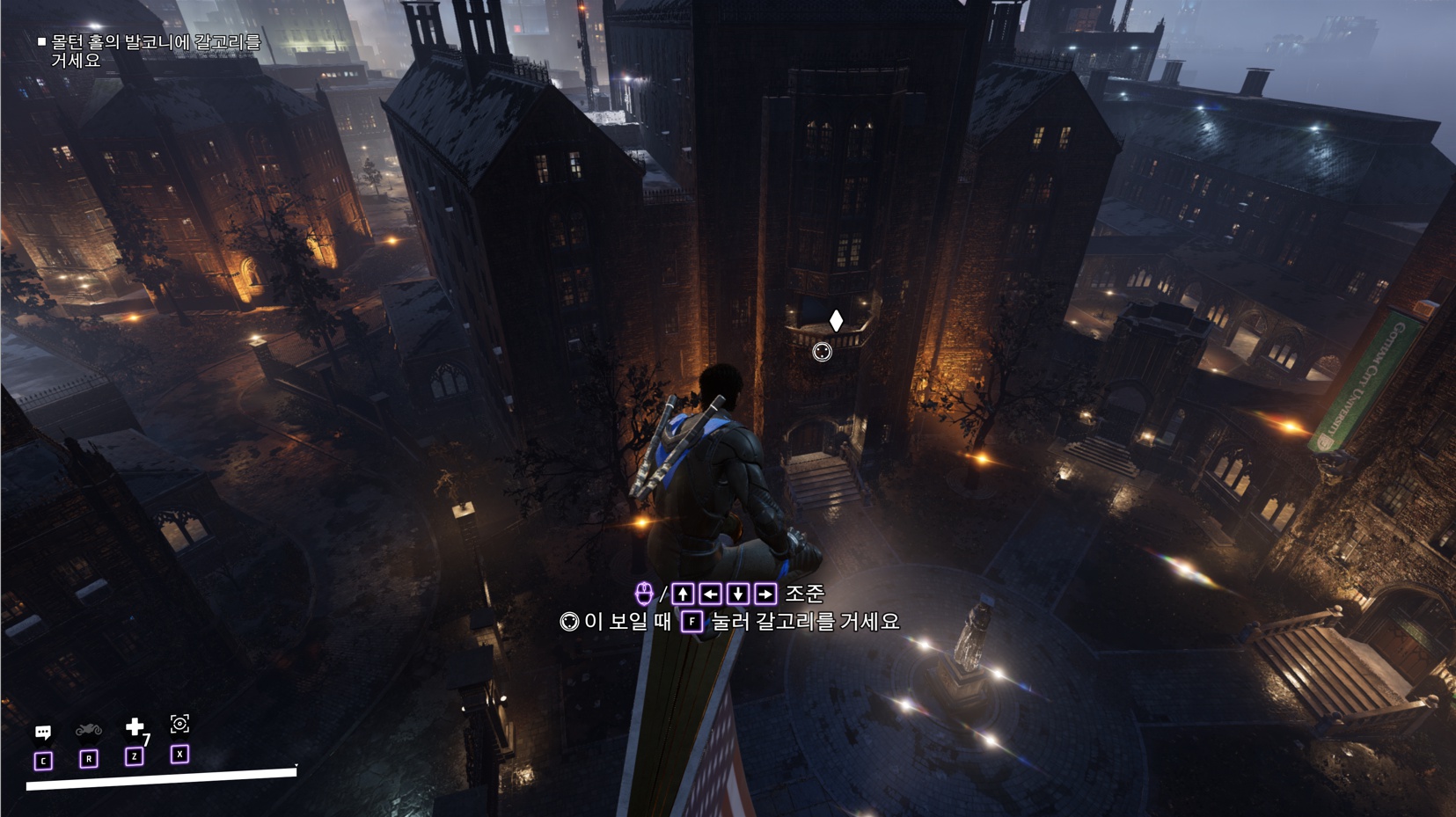Select the objective text about Moulton Hall balcony

[x=155, y=51]
